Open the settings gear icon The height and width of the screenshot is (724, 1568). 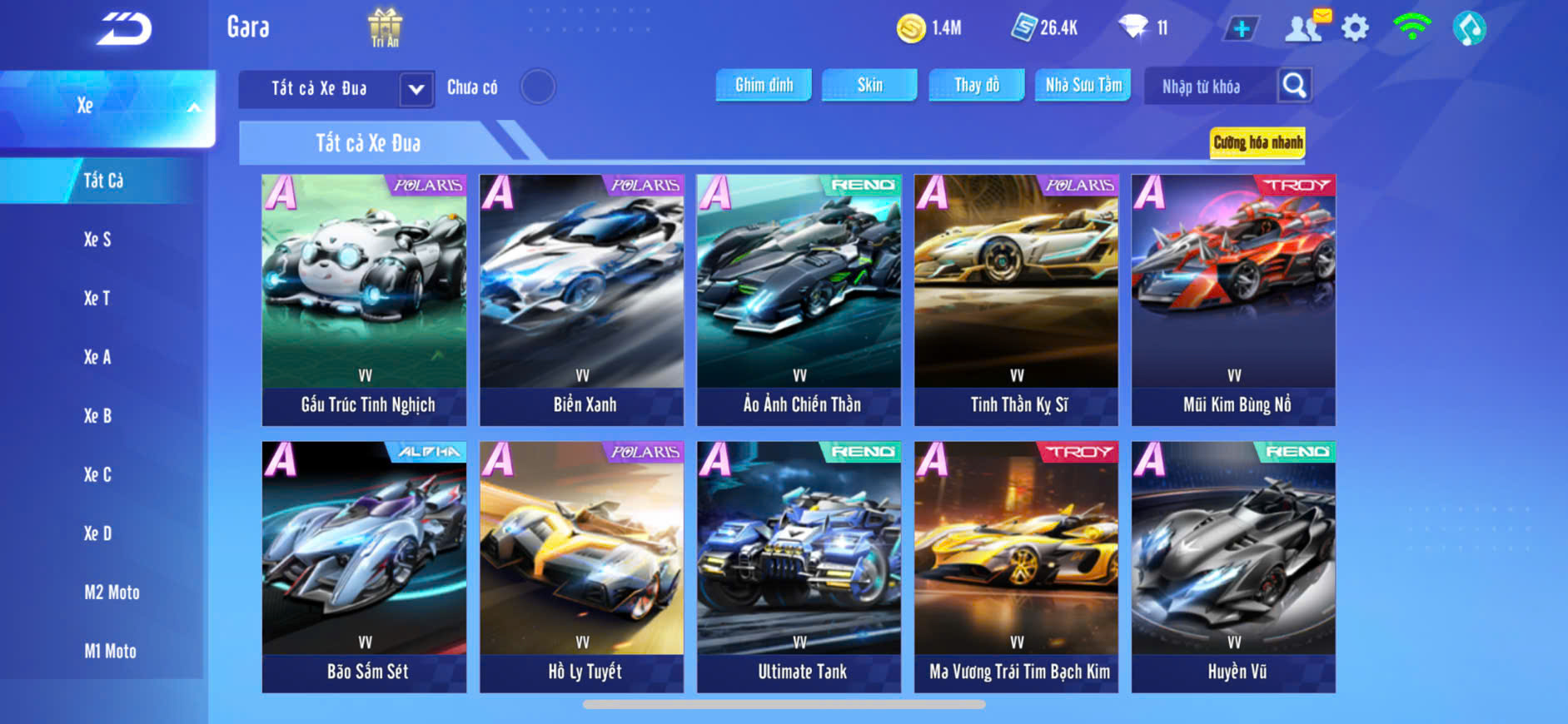point(1355,28)
